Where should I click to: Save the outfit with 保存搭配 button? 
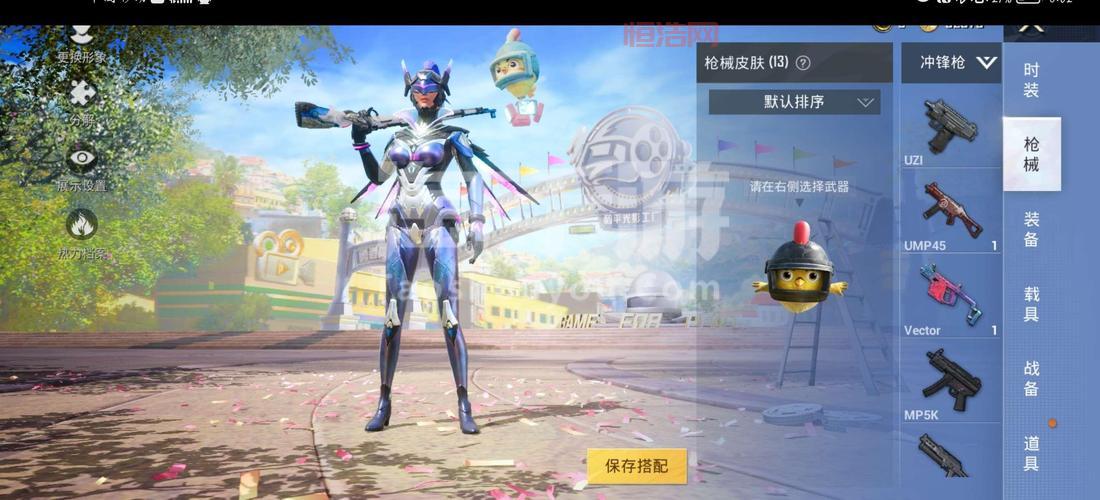[x=637, y=466]
